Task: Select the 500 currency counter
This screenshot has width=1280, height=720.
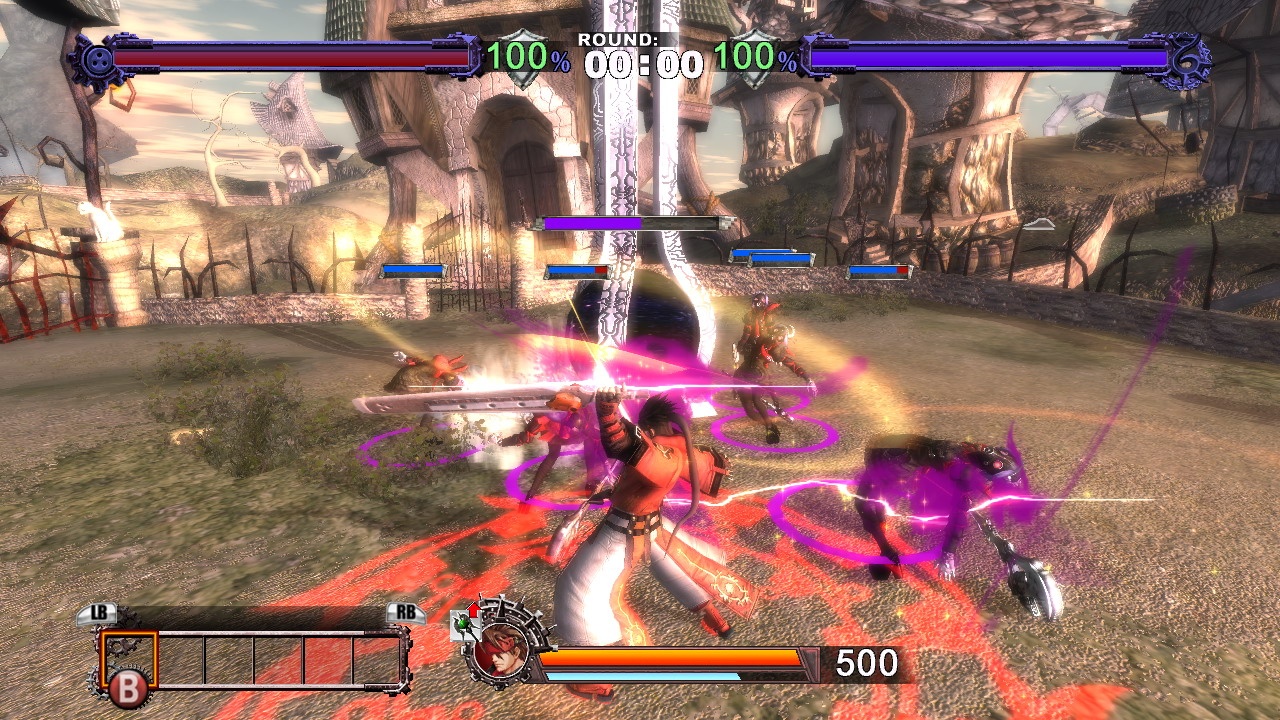Action: click(866, 662)
